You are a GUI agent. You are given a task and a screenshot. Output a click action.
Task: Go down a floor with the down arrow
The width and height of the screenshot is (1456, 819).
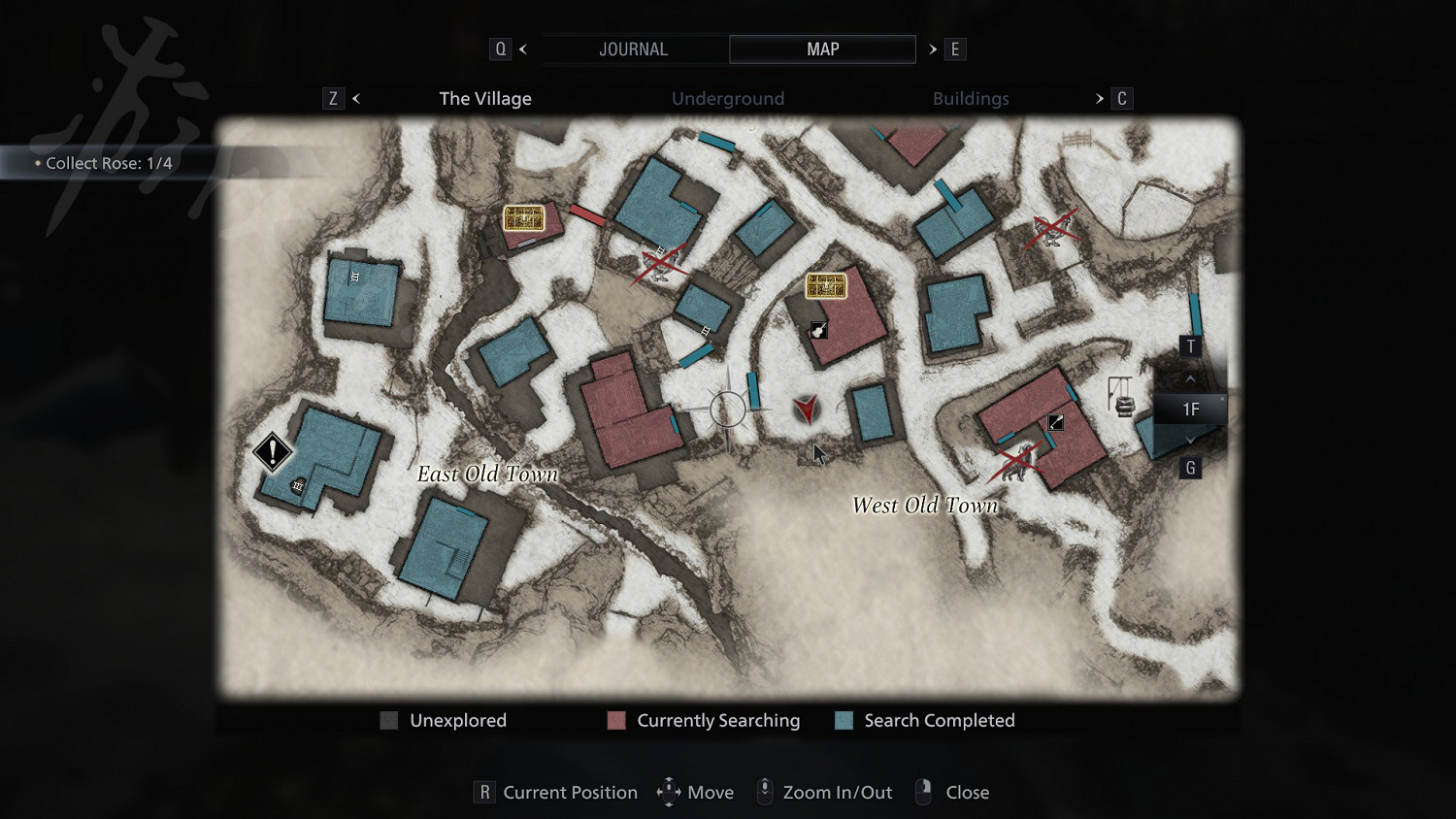[x=1190, y=440]
